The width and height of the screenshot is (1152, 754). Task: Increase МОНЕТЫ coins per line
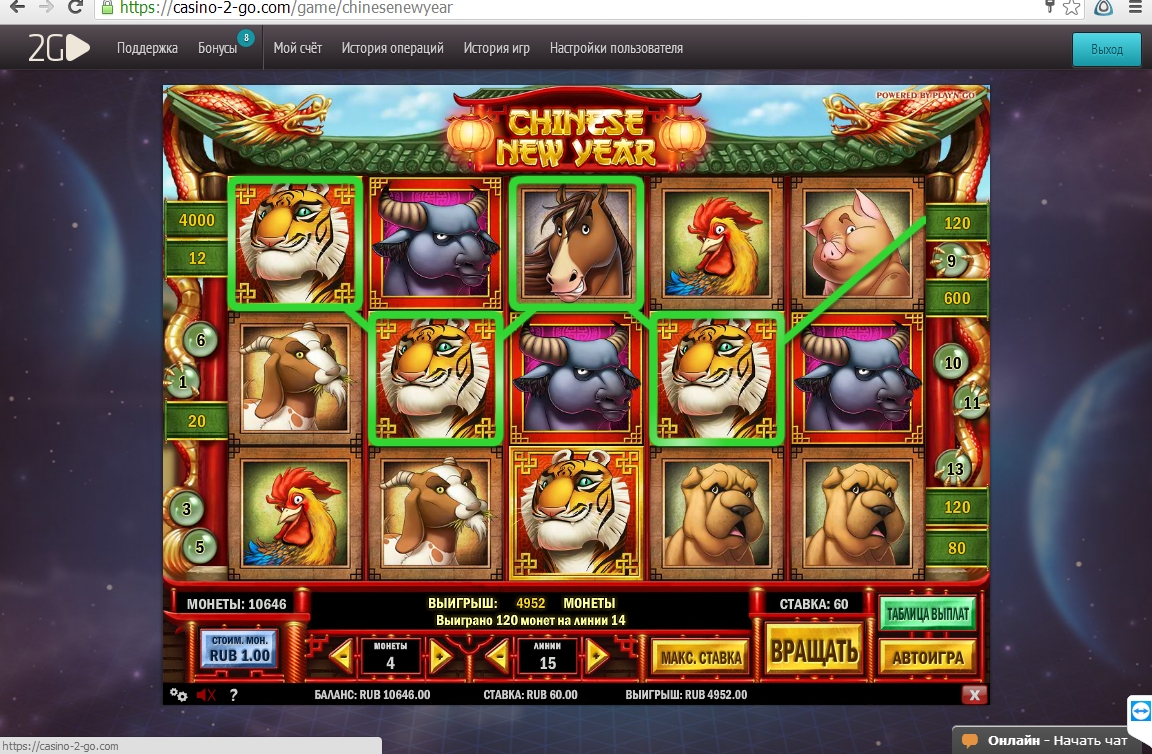441,657
